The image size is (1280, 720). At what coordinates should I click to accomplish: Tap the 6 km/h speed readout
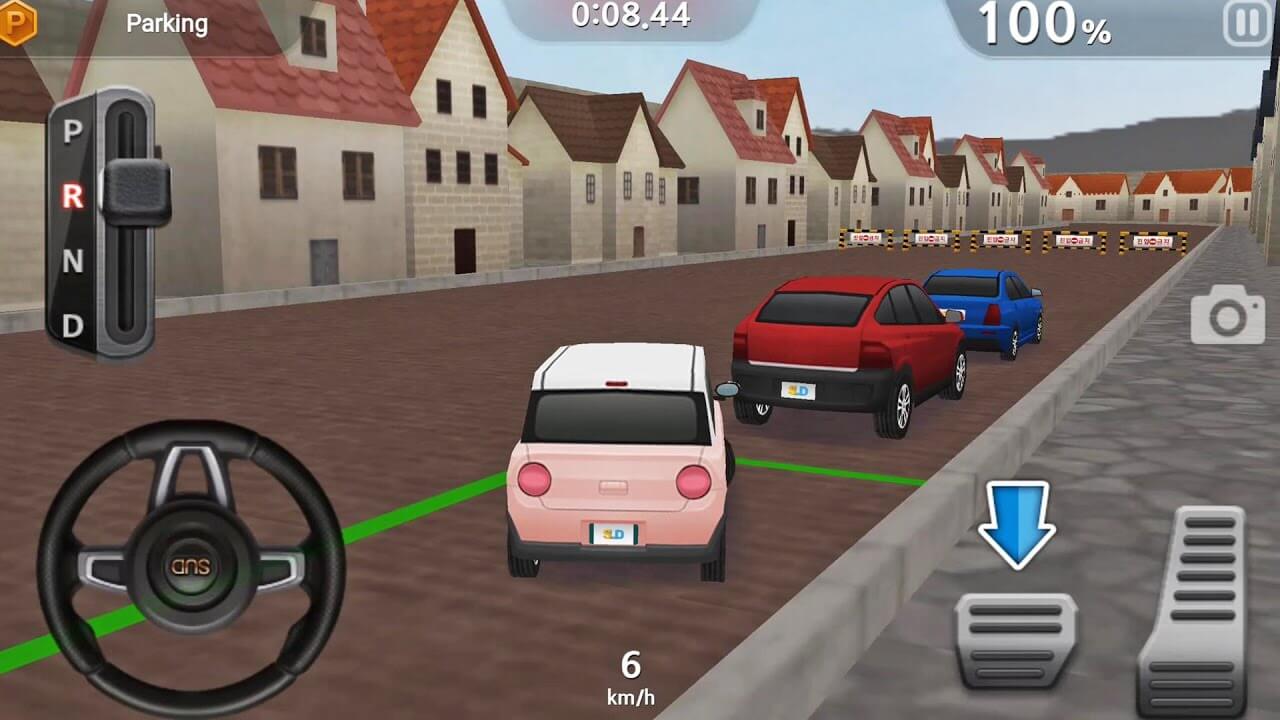pos(629,672)
